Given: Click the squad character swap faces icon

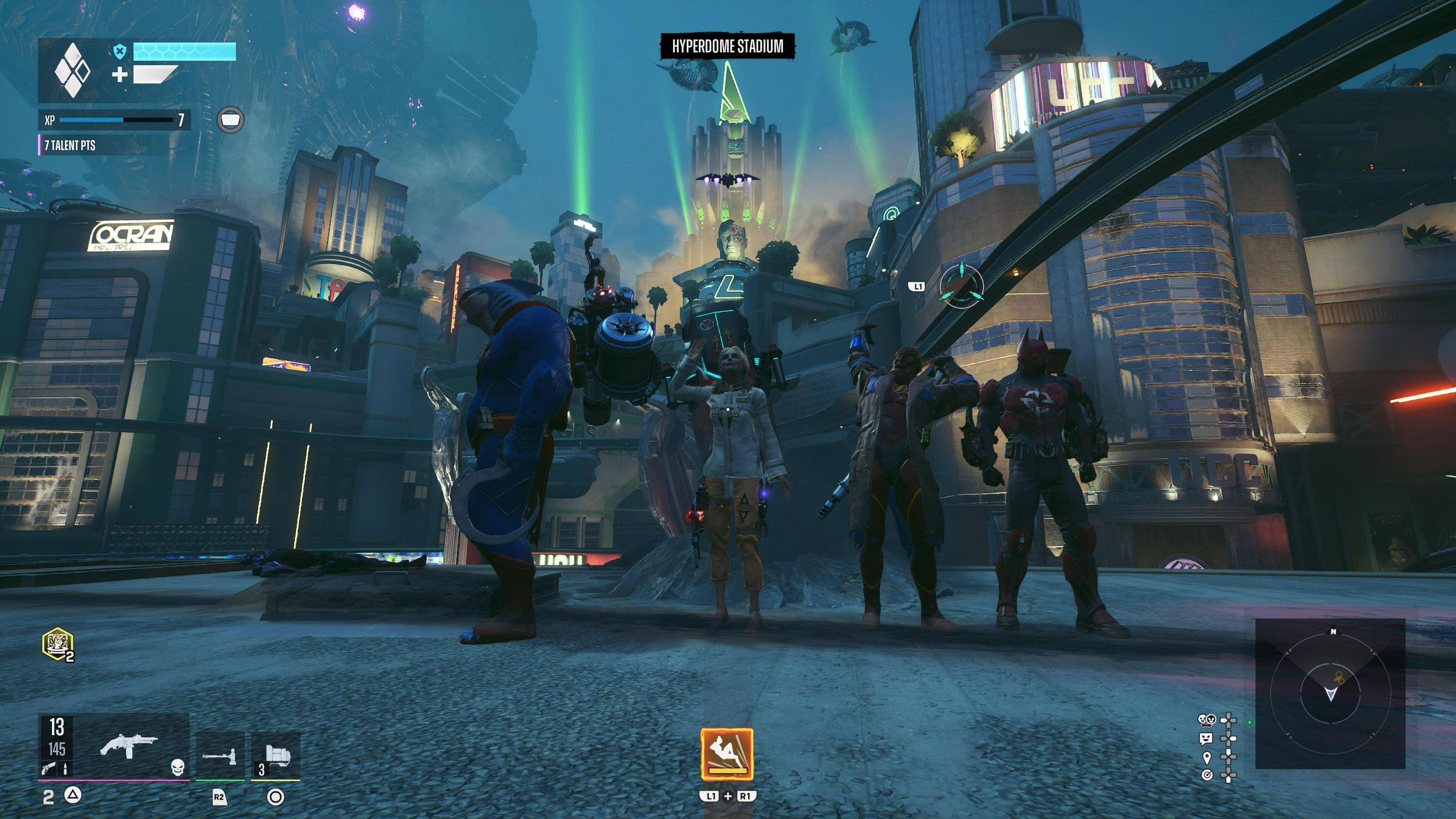Looking at the screenshot, I should point(1206,720).
